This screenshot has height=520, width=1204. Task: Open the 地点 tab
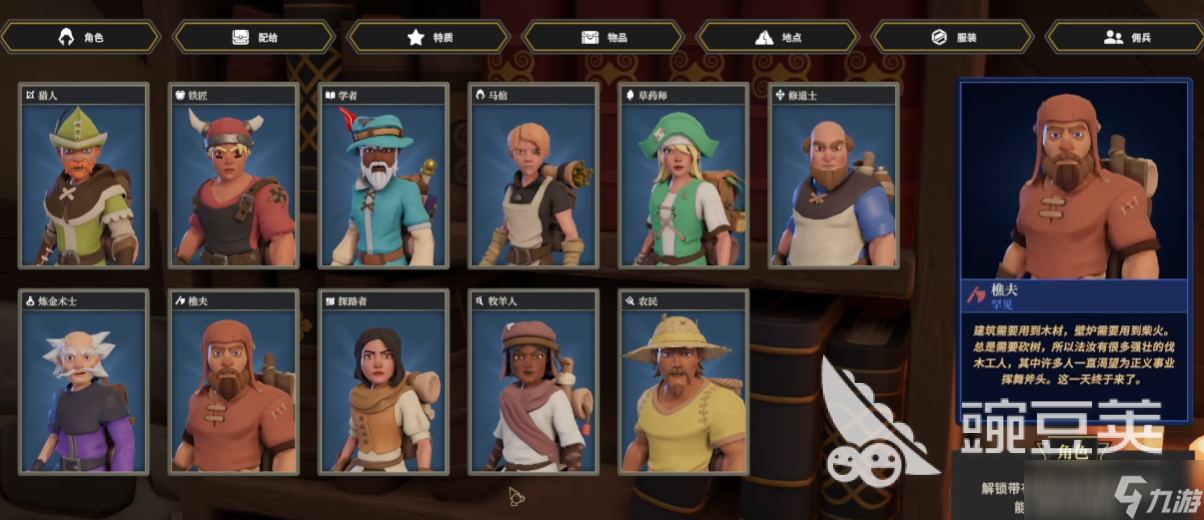pos(779,38)
